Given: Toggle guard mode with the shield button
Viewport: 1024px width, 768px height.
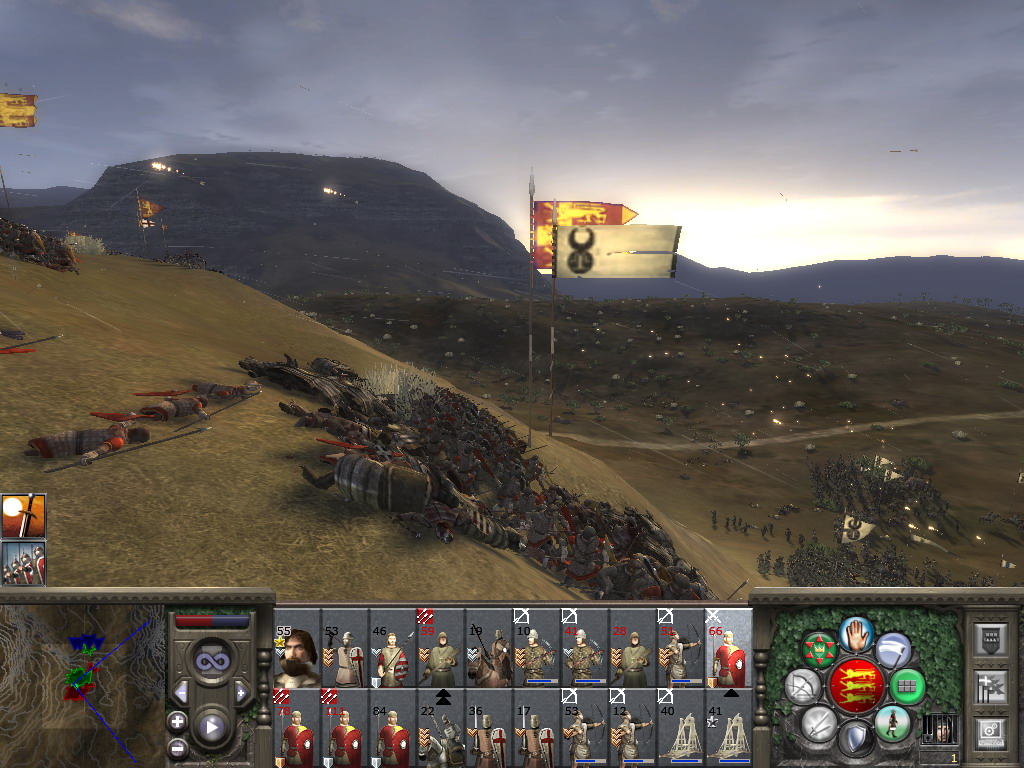Looking at the screenshot, I should click(855, 738).
